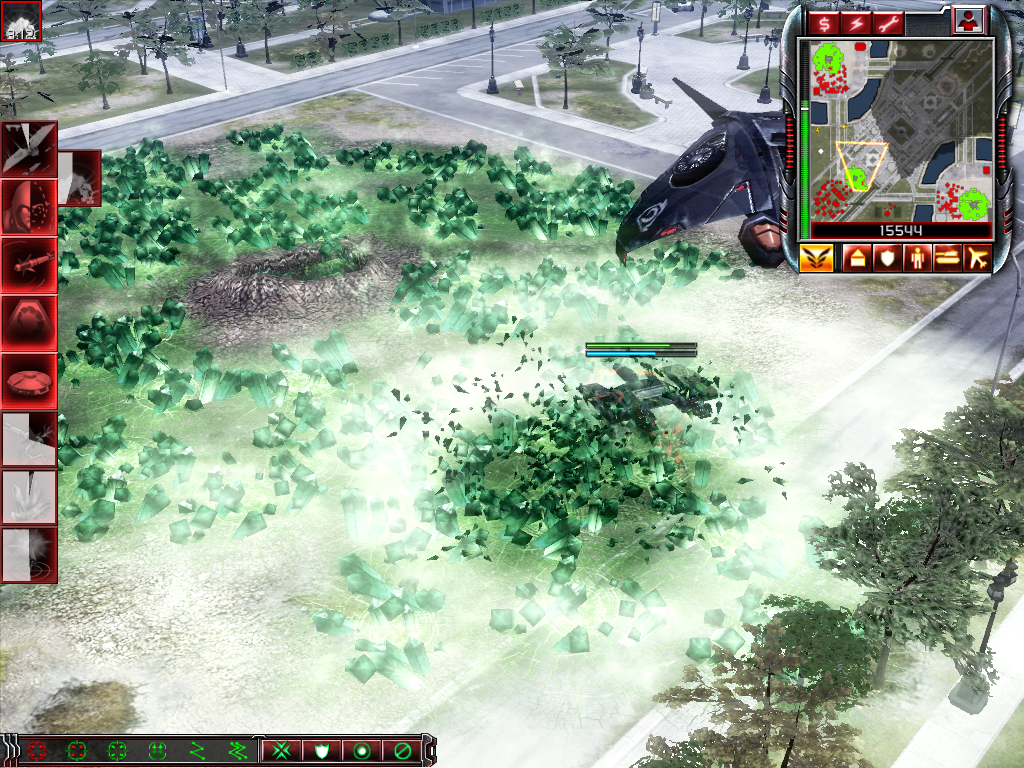
Task: Click the green X-arrows command button
Action: [x=283, y=749]
